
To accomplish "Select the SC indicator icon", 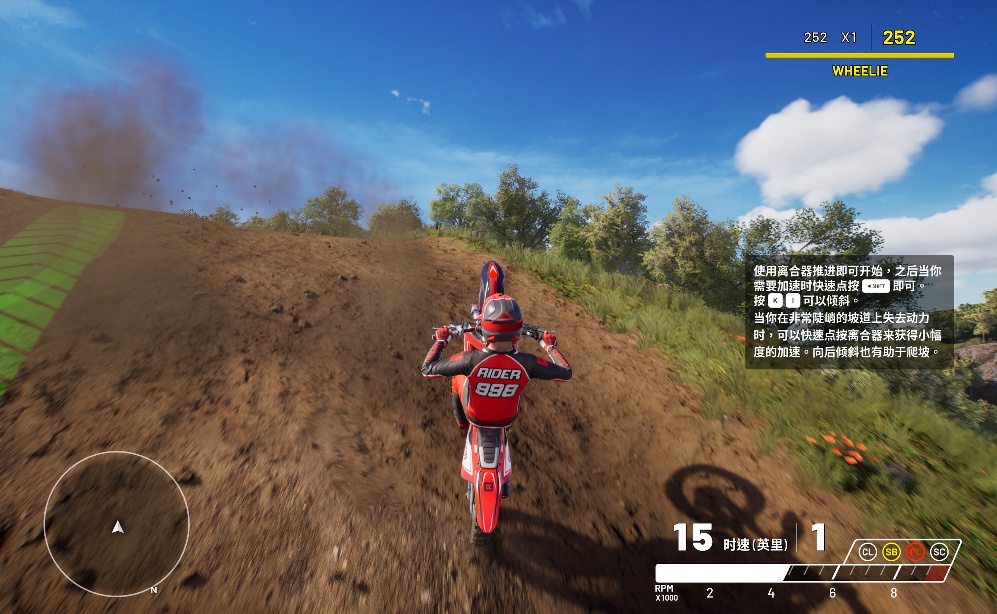I will tap(939, 551).
